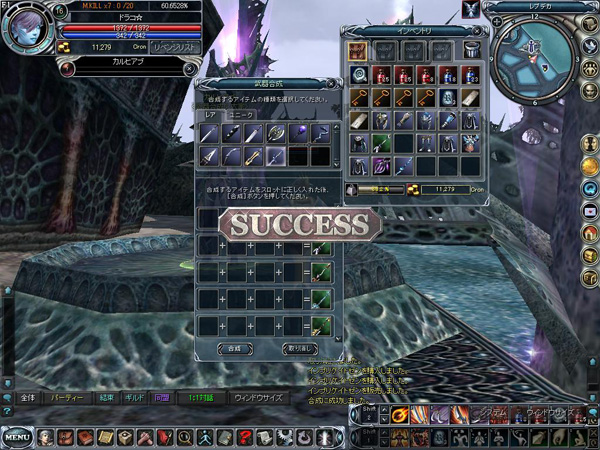Select the 全体 chat channel tab
The width and height of the screenshot is (600, 450).
tap(28, 397)
